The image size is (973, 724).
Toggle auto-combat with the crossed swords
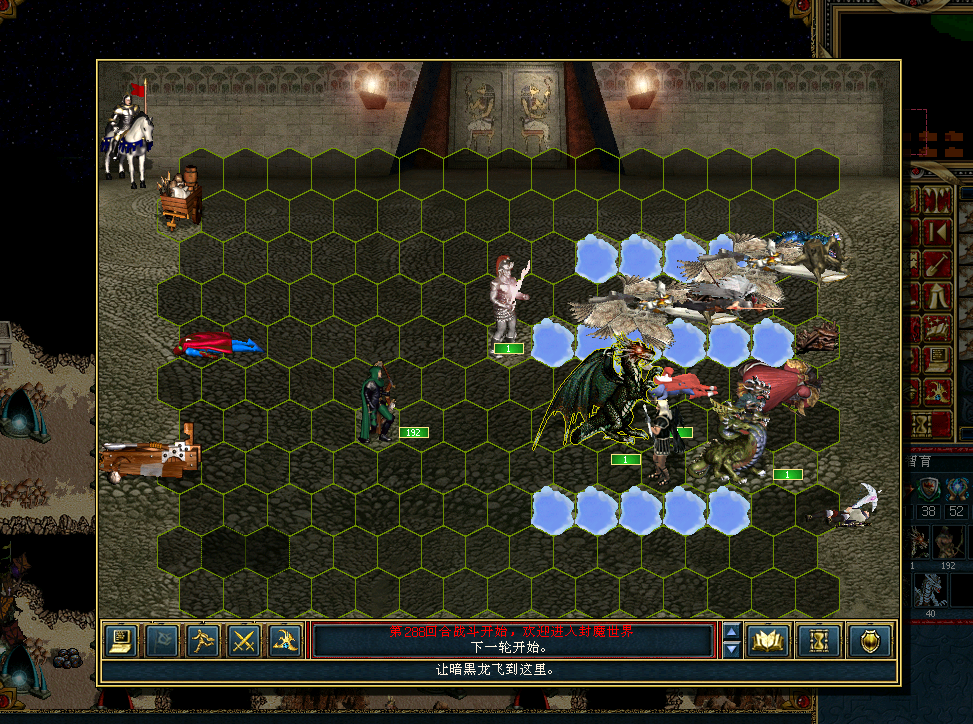[x=243, y=640]
